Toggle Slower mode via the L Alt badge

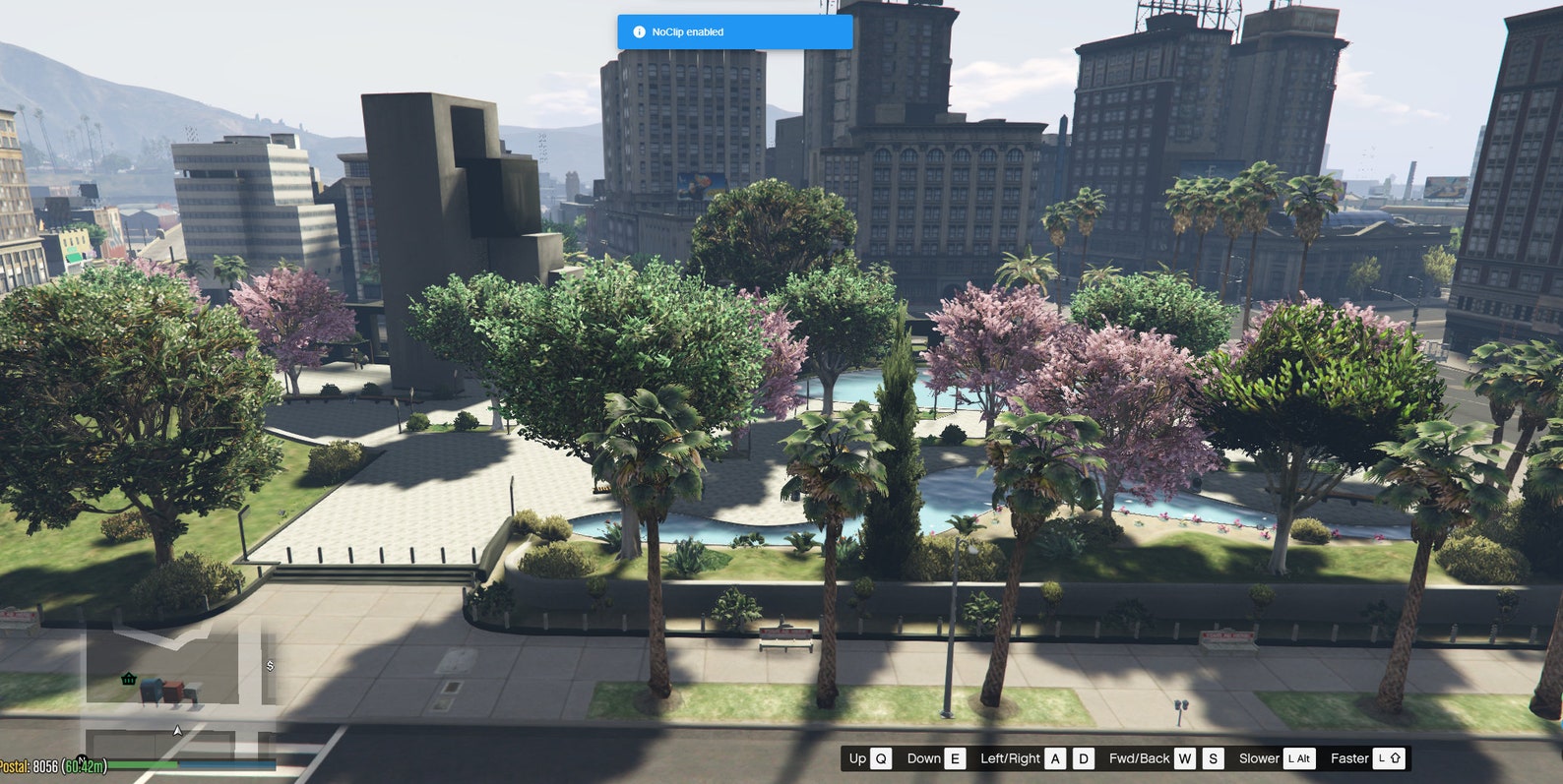1299,758
